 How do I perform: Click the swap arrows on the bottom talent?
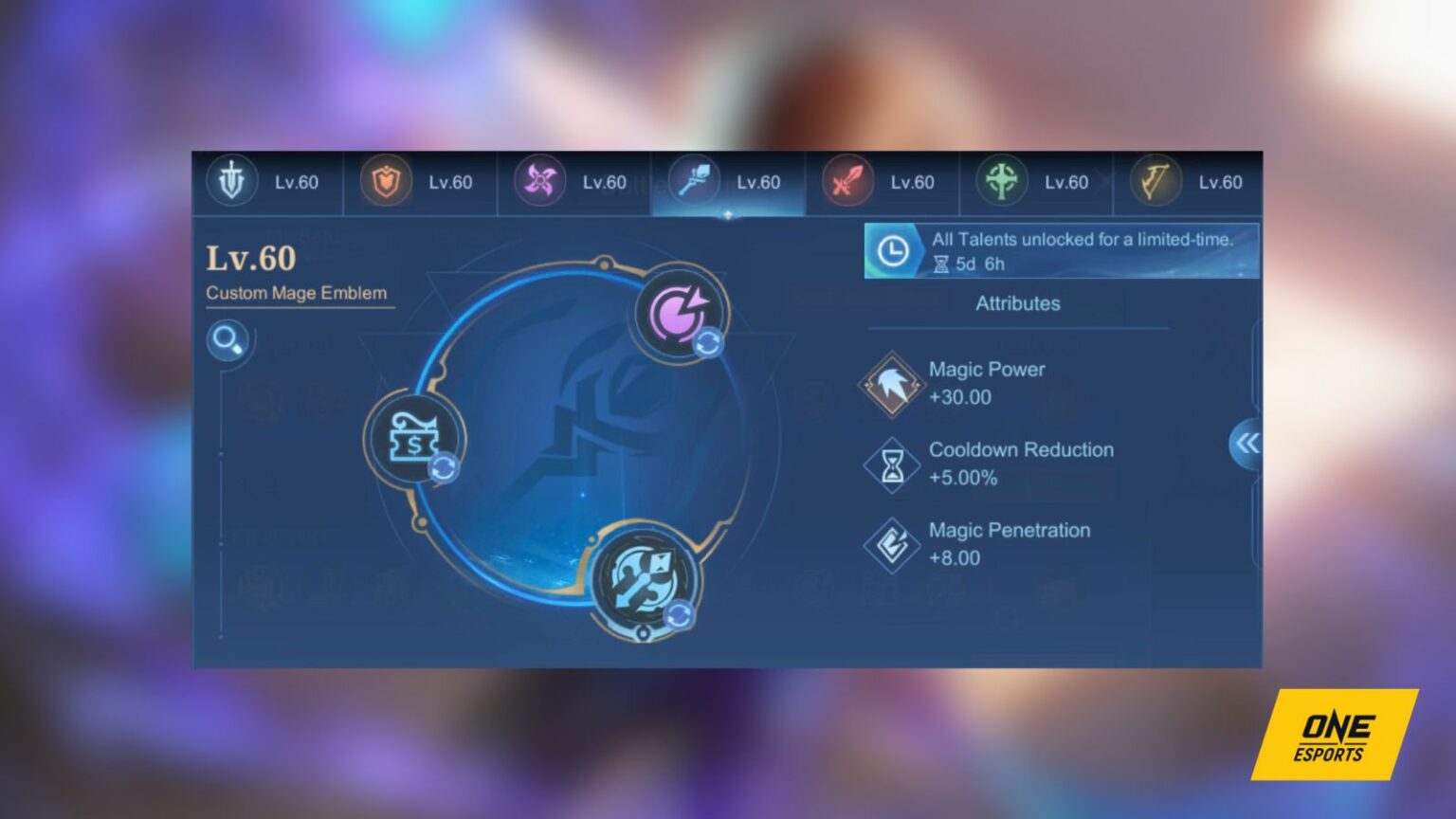pos(679,614)
